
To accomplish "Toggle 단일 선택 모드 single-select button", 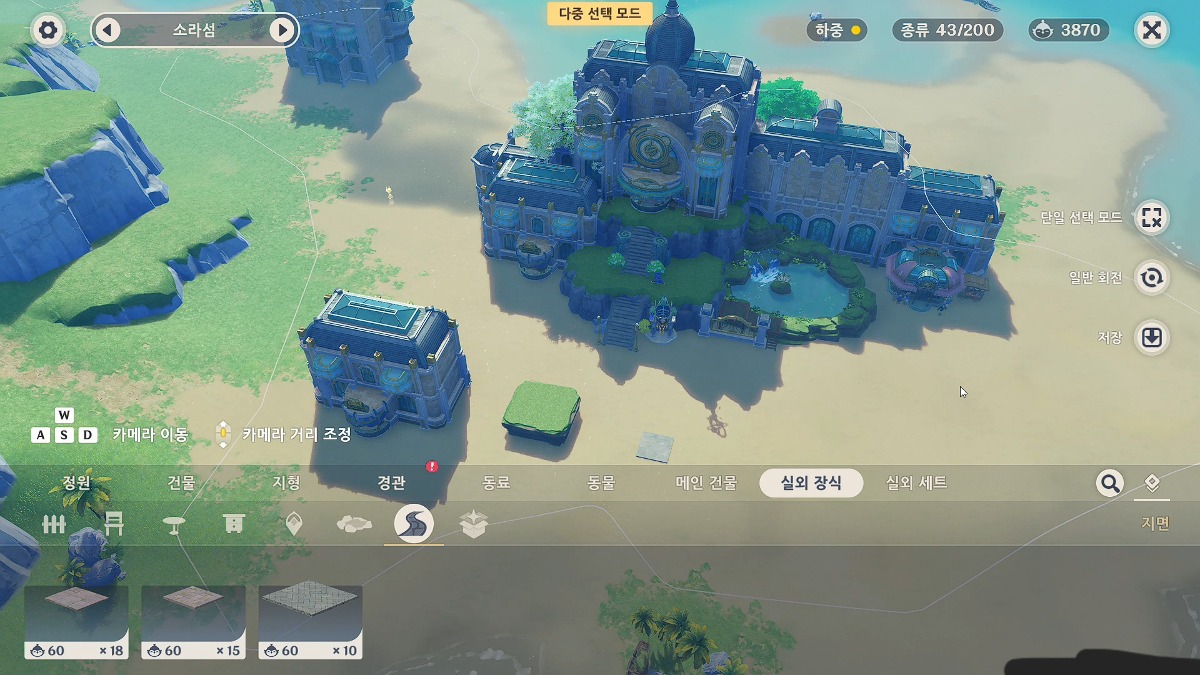I will pyautogui.click(x=1152, y=217).
